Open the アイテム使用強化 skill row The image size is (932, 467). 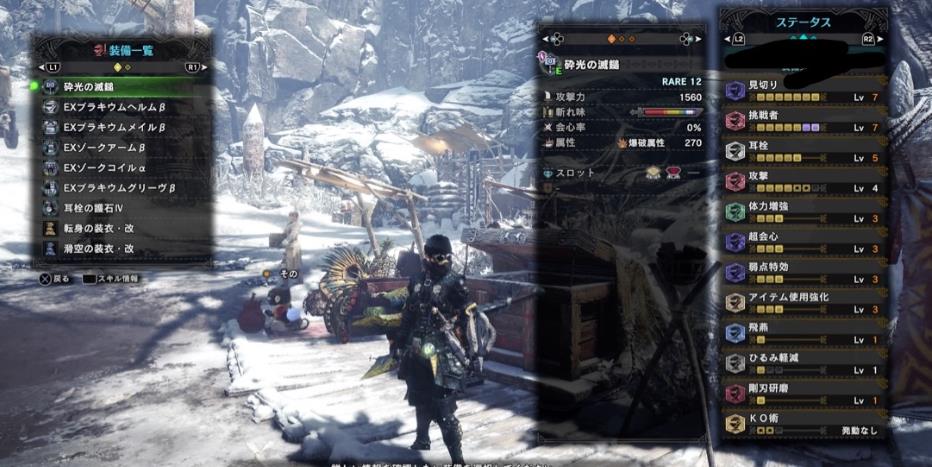coord(805,302)
